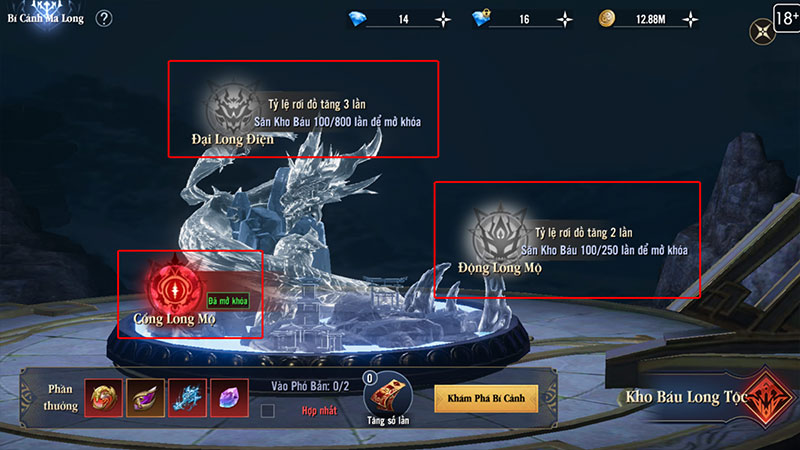Viewport: 800px width, 450px height.
Task: Click the round shuriken icon at top right
Action: pos(761,33)
